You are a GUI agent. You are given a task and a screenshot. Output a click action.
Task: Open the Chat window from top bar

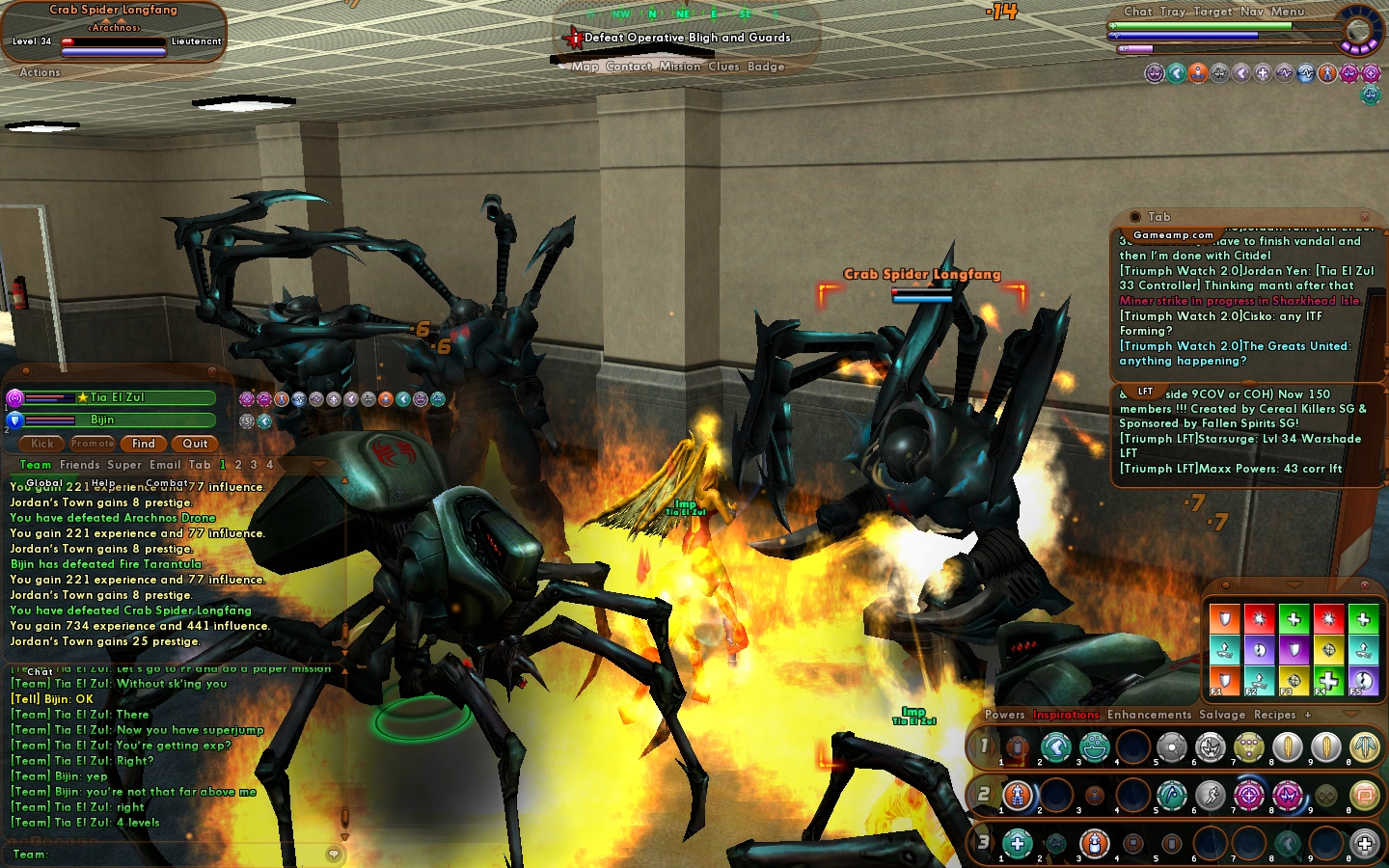1137,12
